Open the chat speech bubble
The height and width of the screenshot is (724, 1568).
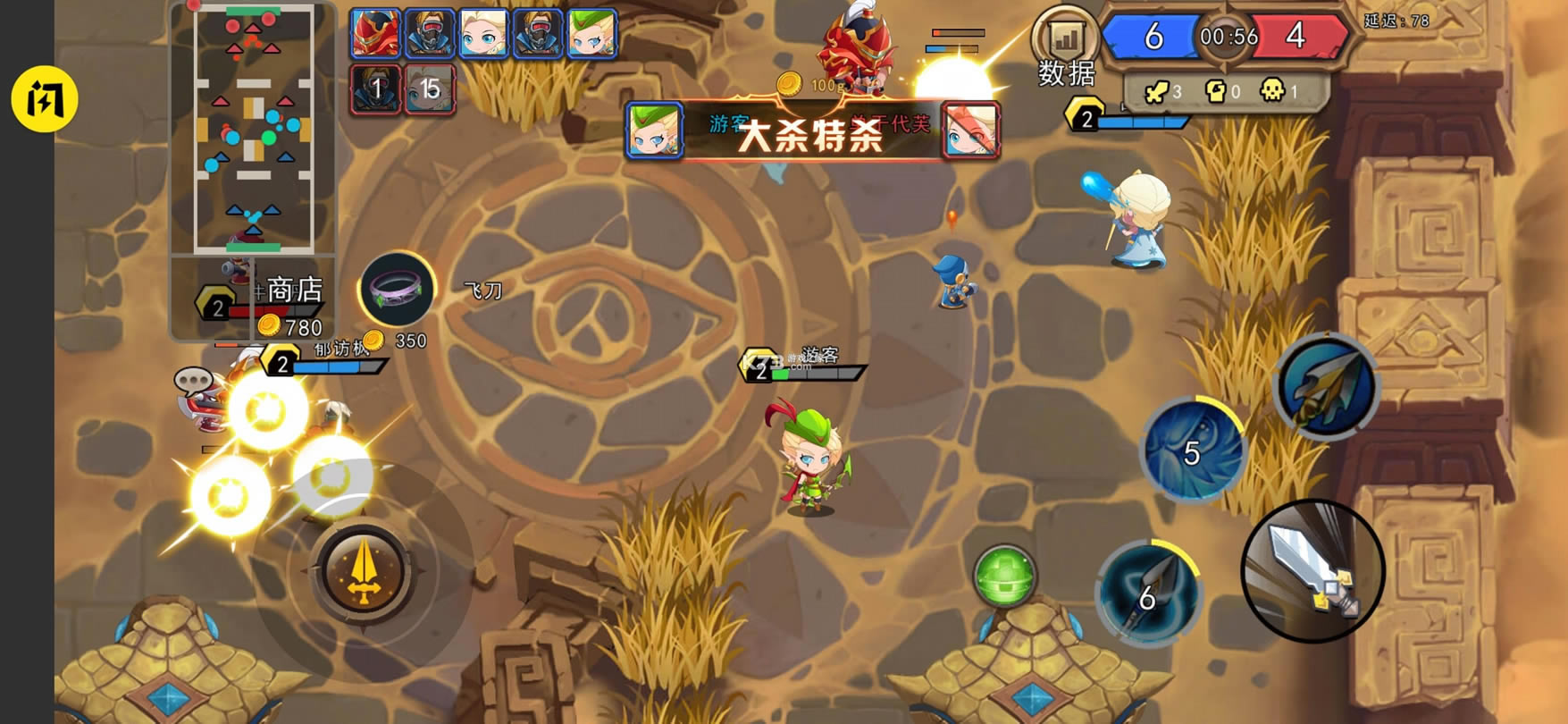pos(193,382)
